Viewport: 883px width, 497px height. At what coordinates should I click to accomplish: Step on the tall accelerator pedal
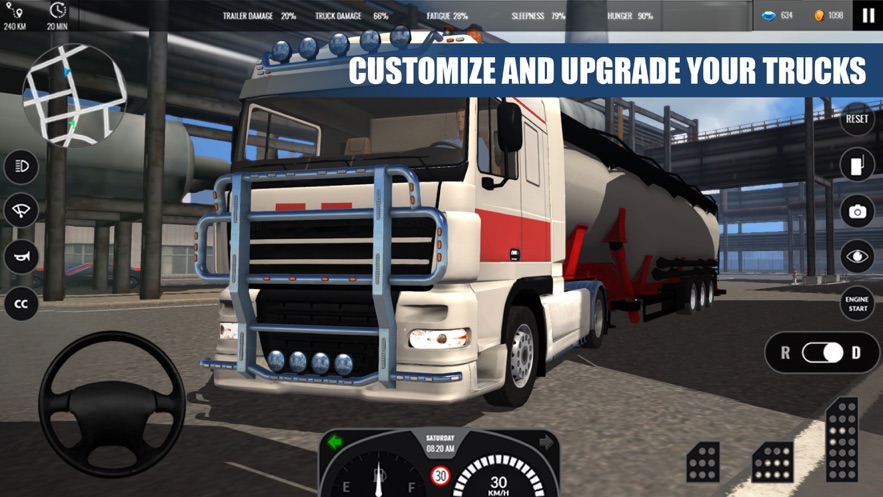pos(842,440)
